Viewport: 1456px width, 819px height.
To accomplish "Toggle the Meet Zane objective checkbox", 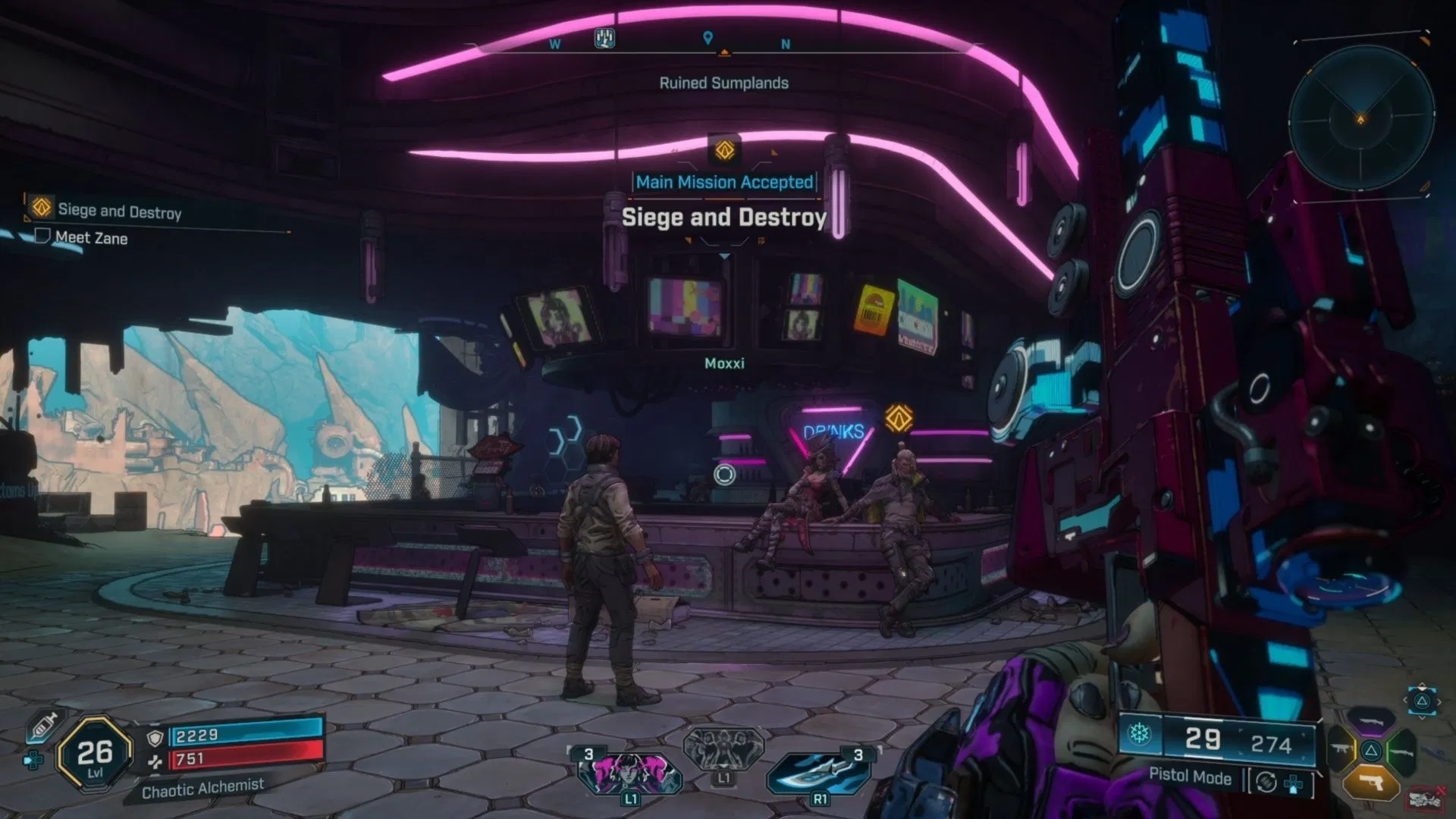I will [42, 237].
